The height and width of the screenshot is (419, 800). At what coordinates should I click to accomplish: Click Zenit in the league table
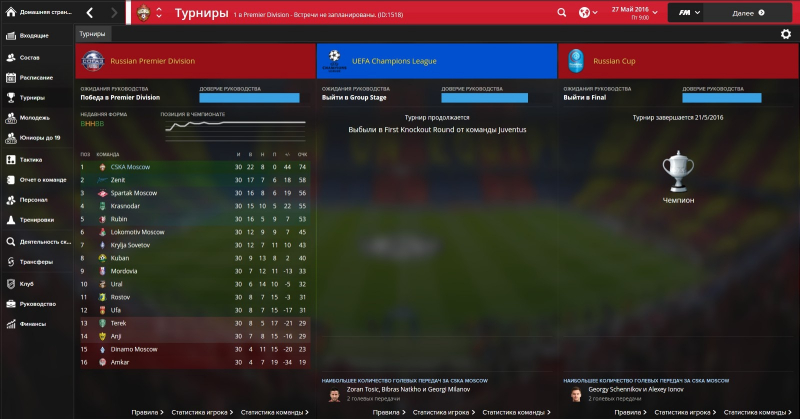click(x=119, y=179)
